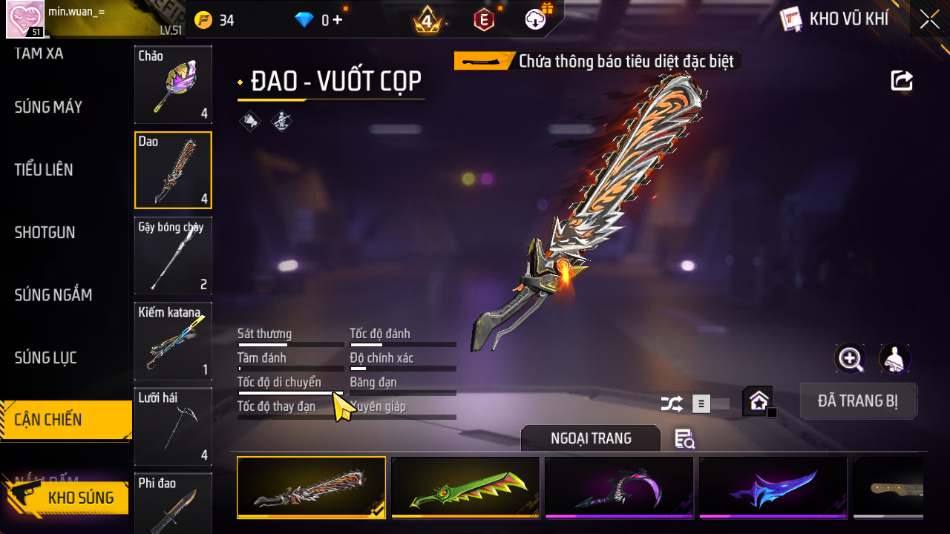Image resolution: width=950 pixels, height=534 pixels.
Task: Click the Đã Trang Bị button
Action: click(858, 401)
